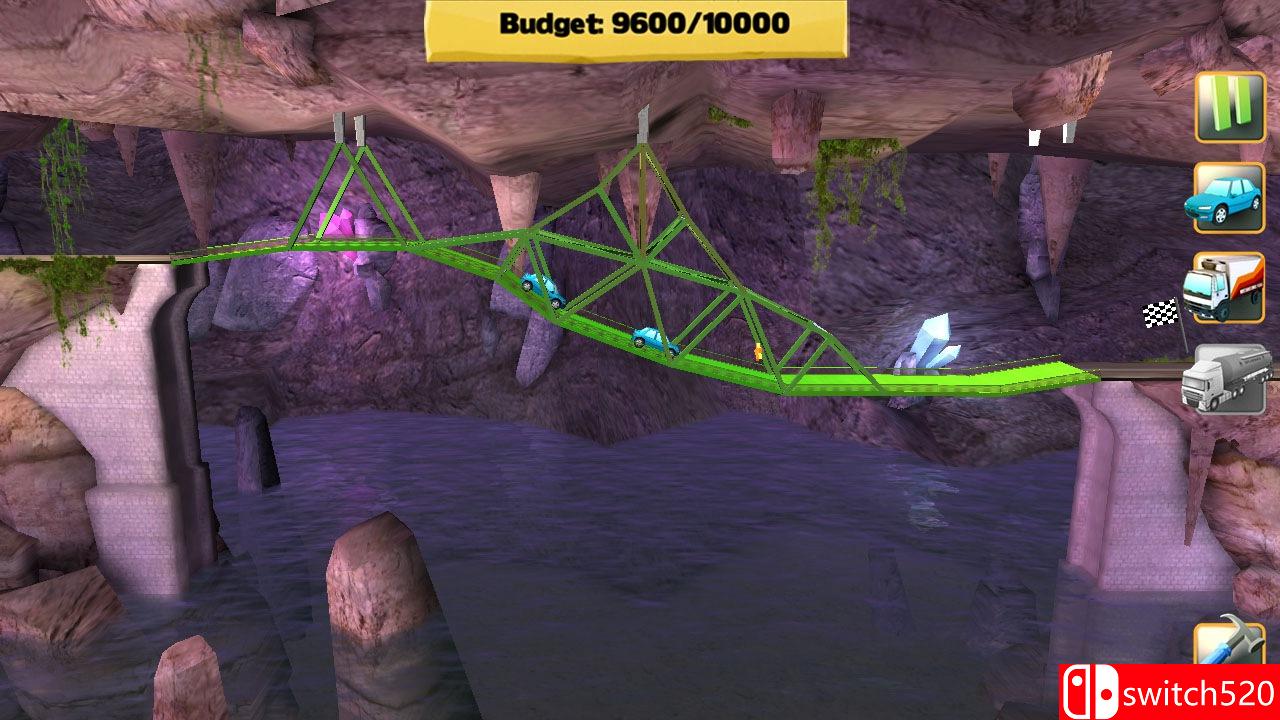1280x720 pixels.
Task: Spawn cars with the blue car icon
Action: point(1229,200)
